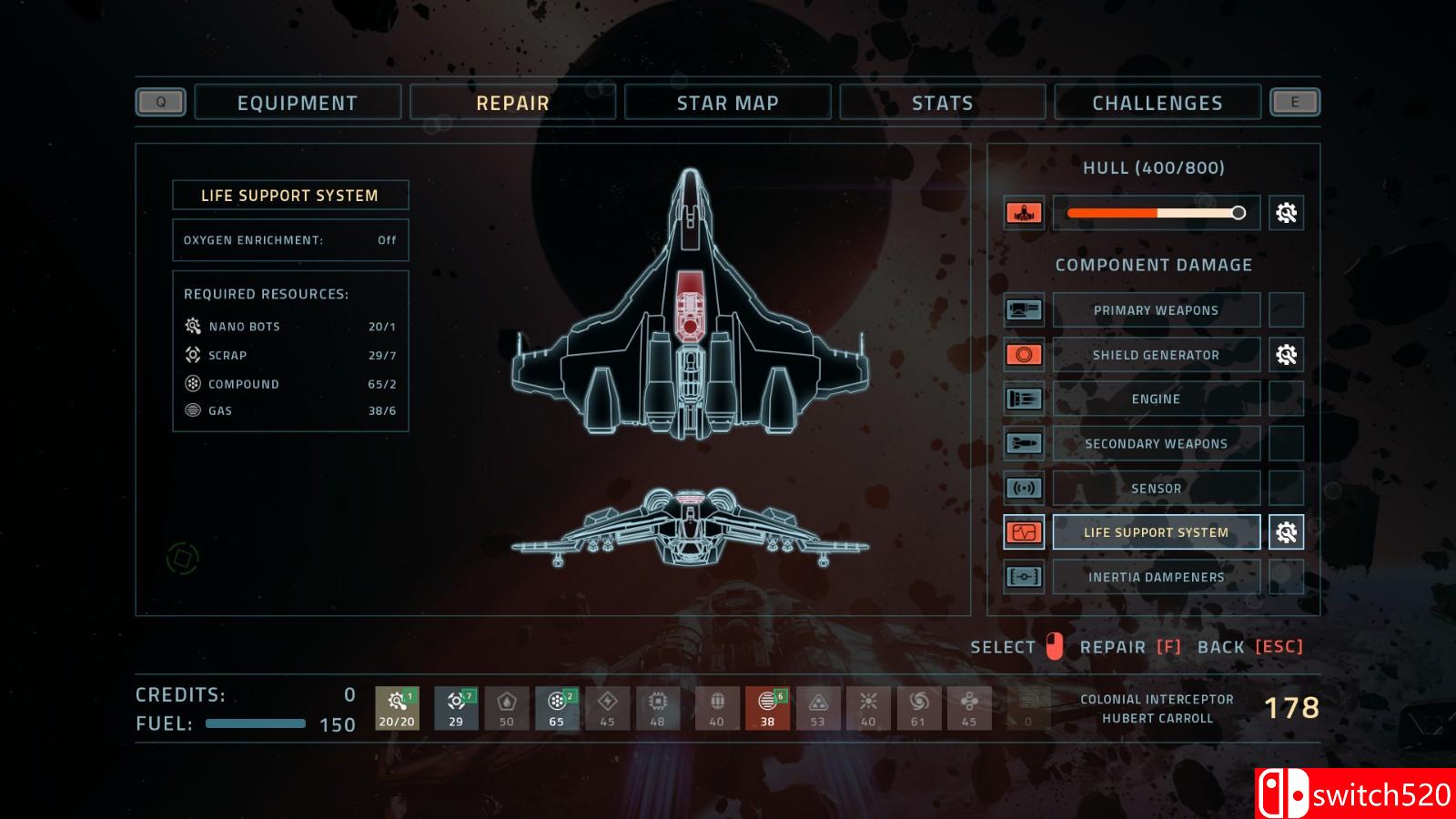Switch to the Equipment tab
Image resolution: width=1456 pixels, height=819 pixels.
298,103
